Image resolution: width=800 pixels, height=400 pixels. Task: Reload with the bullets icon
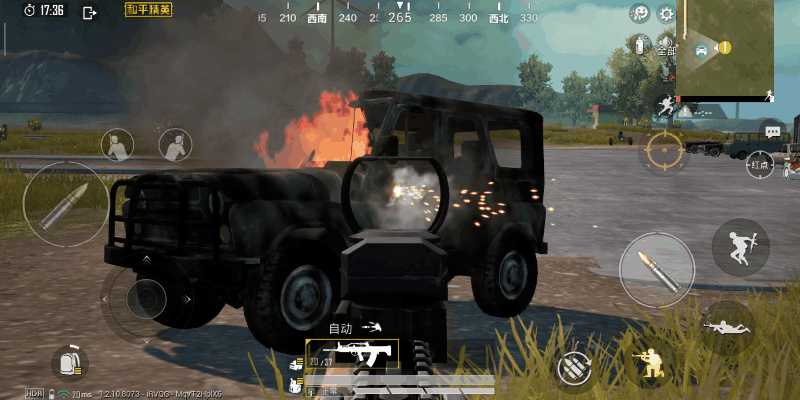tap(575, 367)
